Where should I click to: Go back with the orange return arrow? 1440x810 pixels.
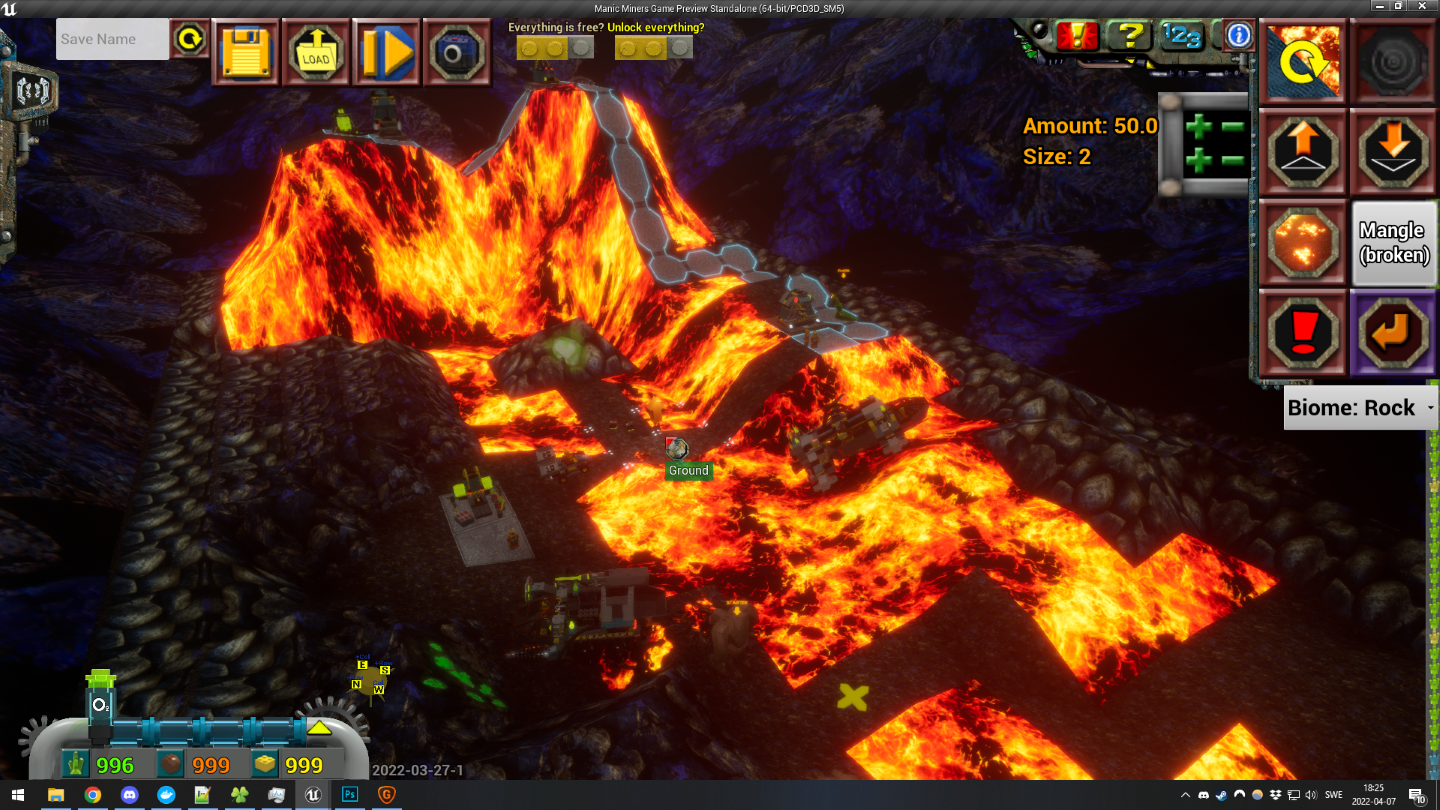click(1393, 334)
